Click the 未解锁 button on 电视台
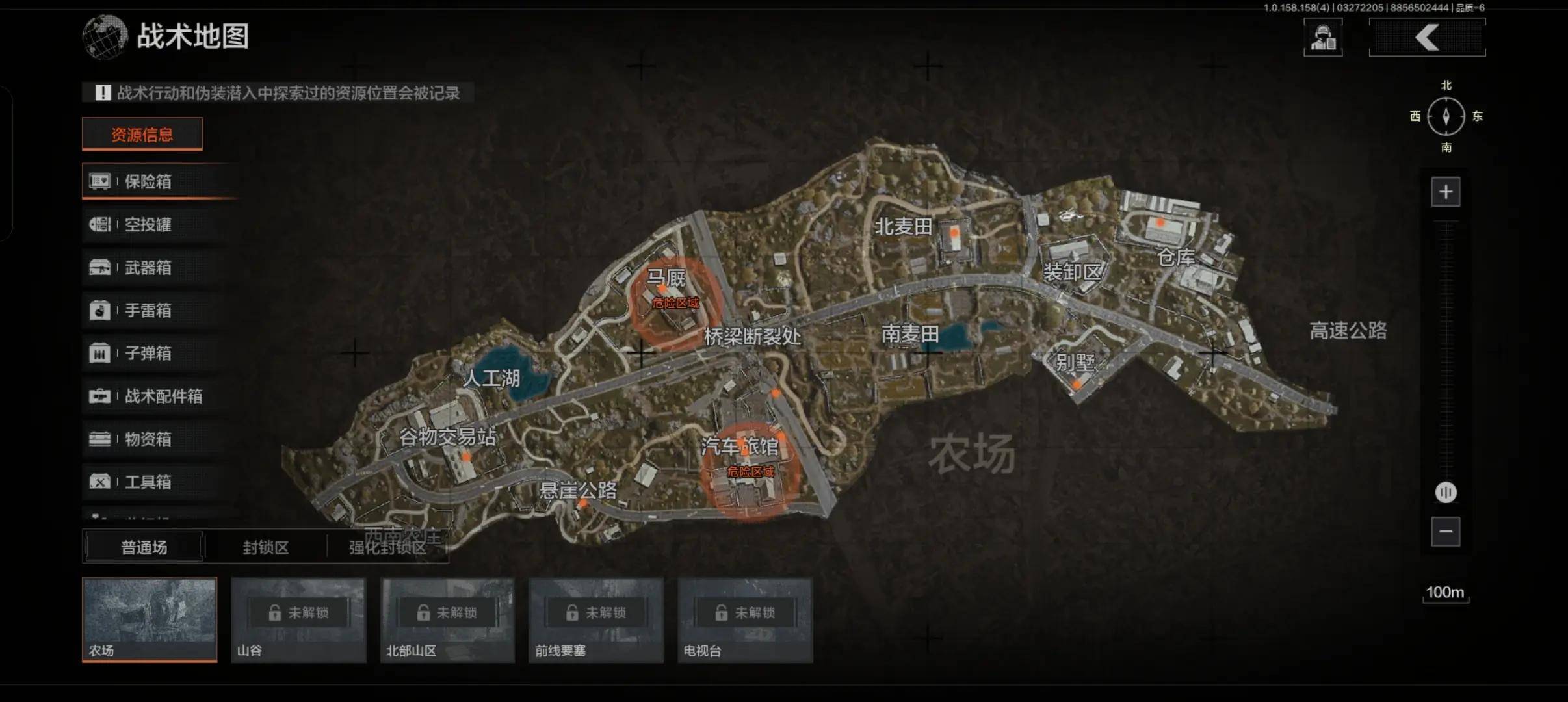The width and height of the screenshot is (1568, 702). (x=746, y=611)
